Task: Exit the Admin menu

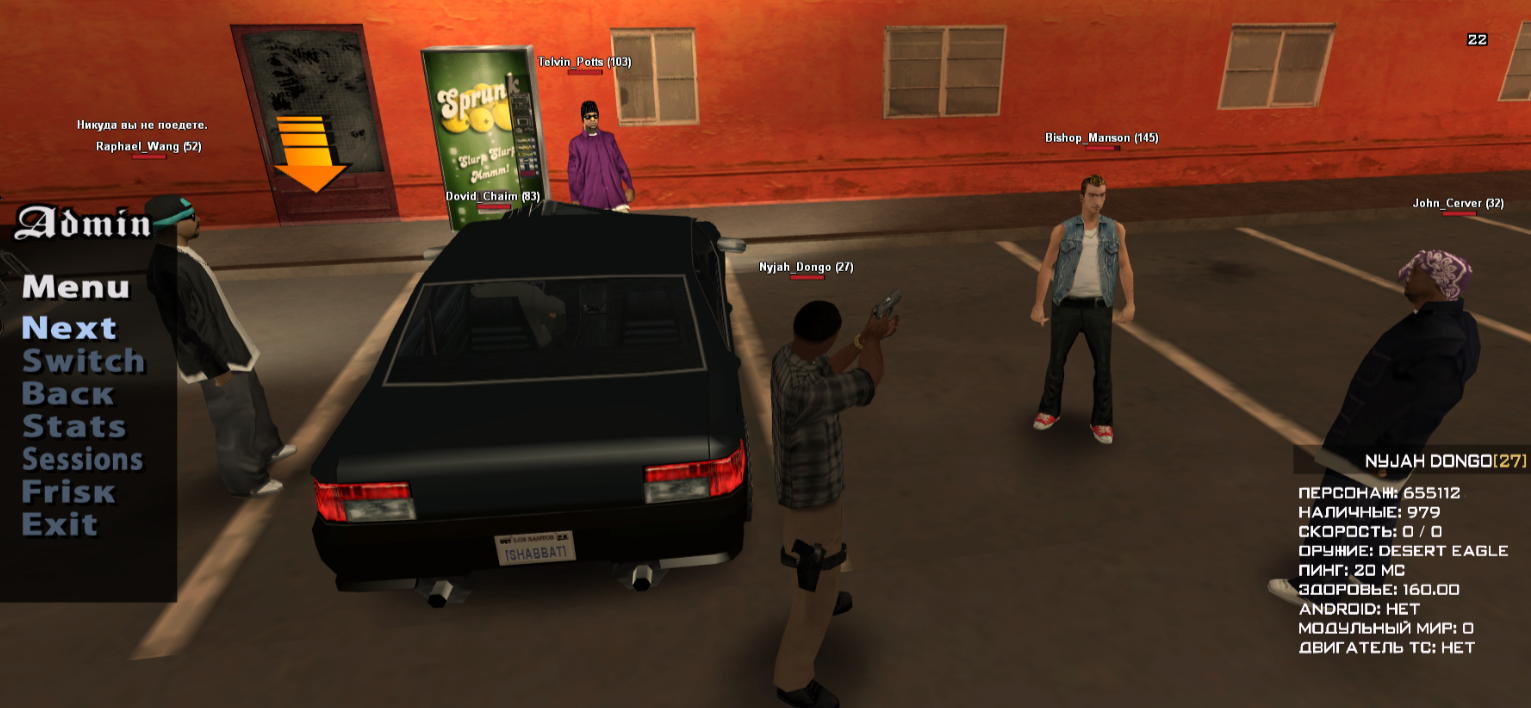Action: click(x=59, y=525)
